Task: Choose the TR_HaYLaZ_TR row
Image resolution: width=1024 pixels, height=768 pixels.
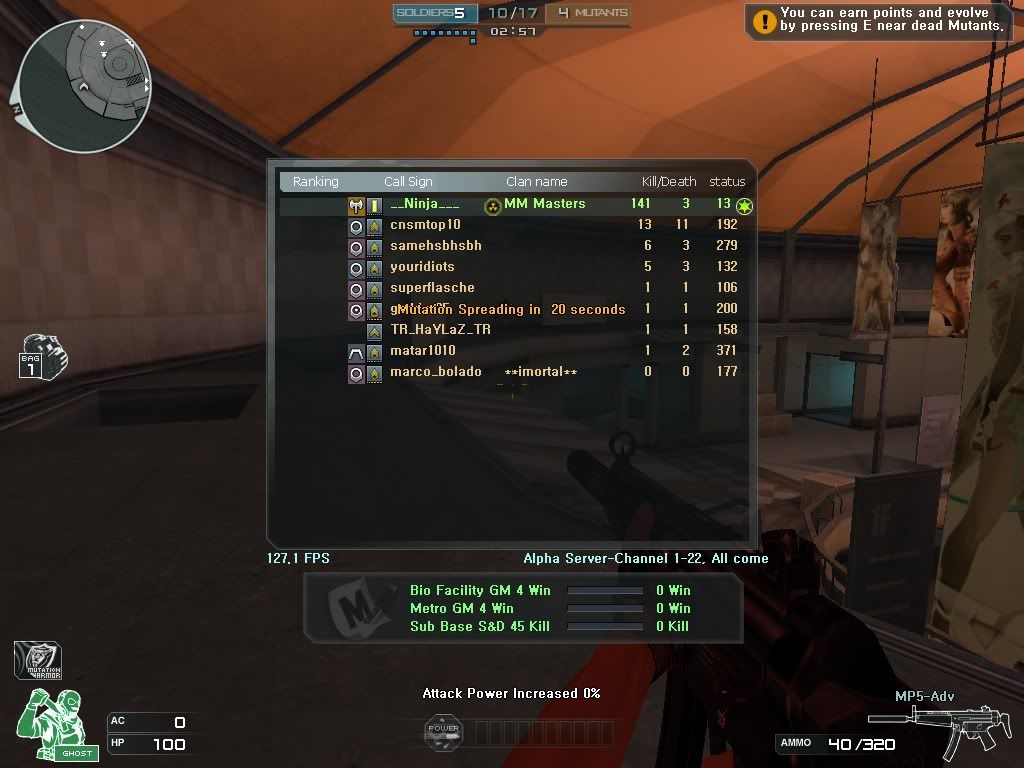Action: coord(440,330)
